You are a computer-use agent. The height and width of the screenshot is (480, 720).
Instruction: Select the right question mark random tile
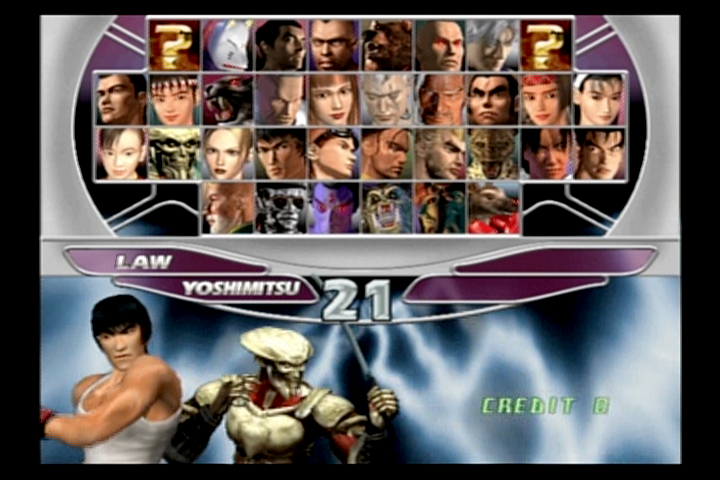[x=547, y=46]
